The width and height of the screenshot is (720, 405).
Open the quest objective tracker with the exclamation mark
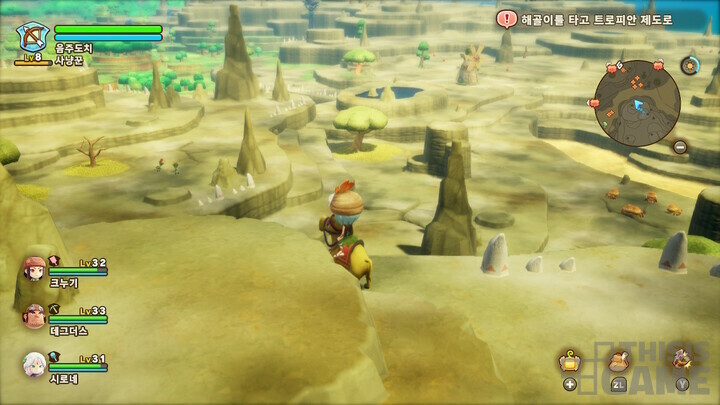[508, 19]
